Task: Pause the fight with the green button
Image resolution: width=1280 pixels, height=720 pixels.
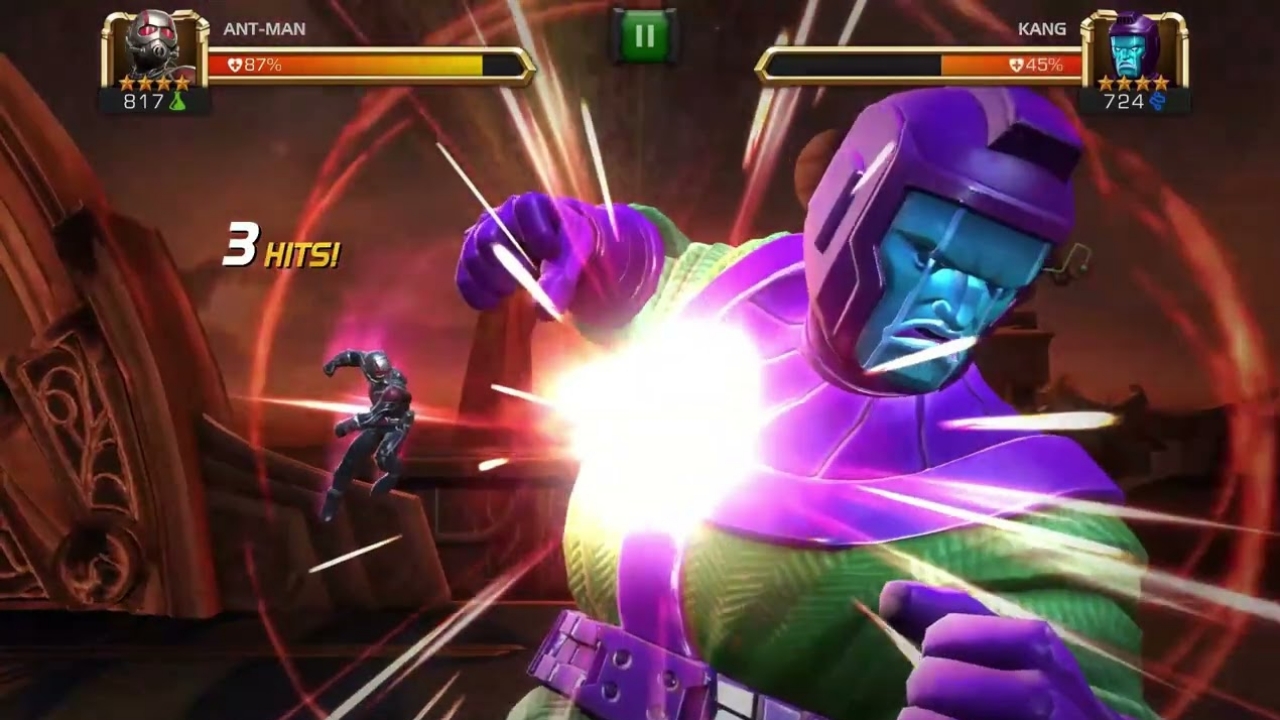Action: [644, 37]
